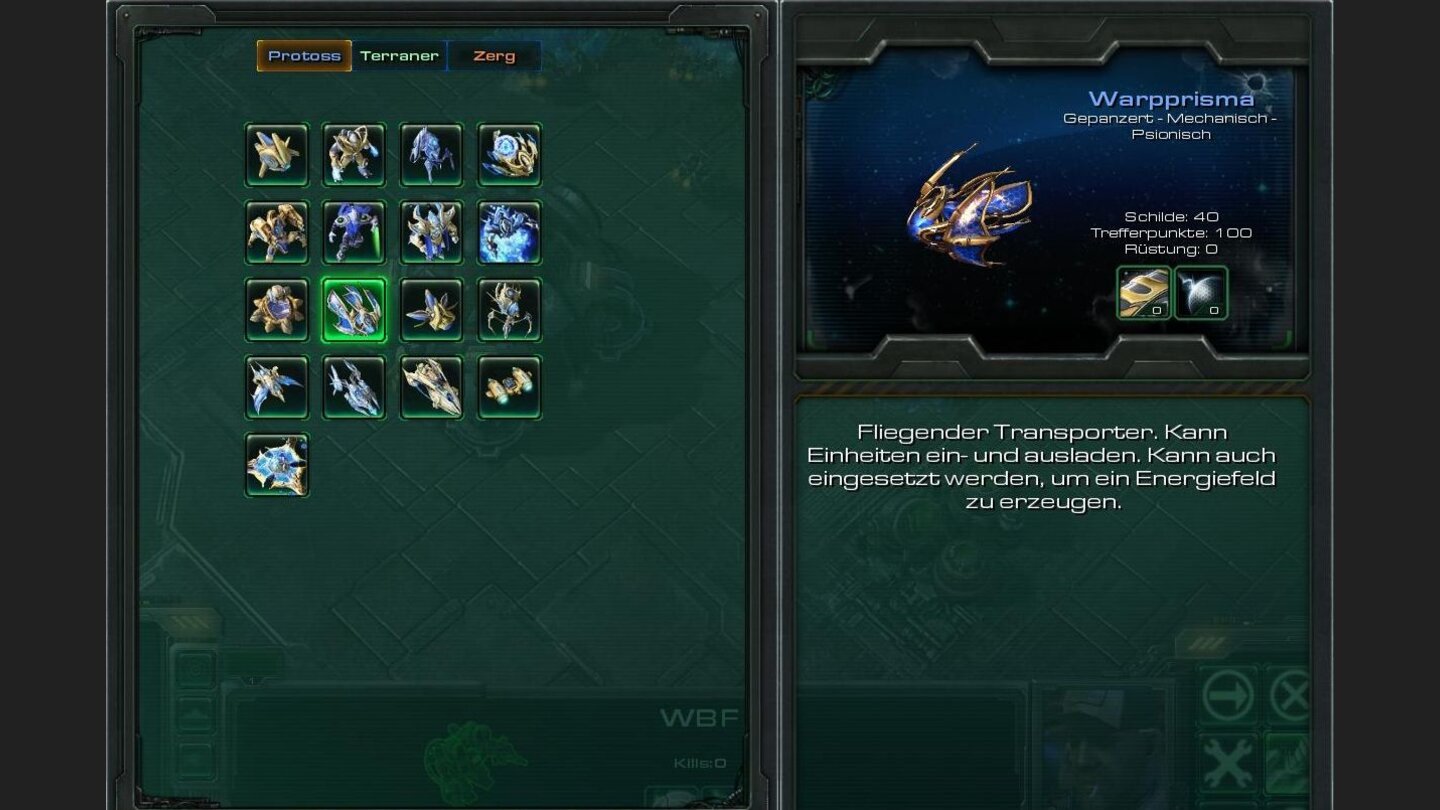The width and height of the screenshot is (1440, 810).
Task: Click the highlighted Warp Prism icon
Action: [x=354, y=310]
